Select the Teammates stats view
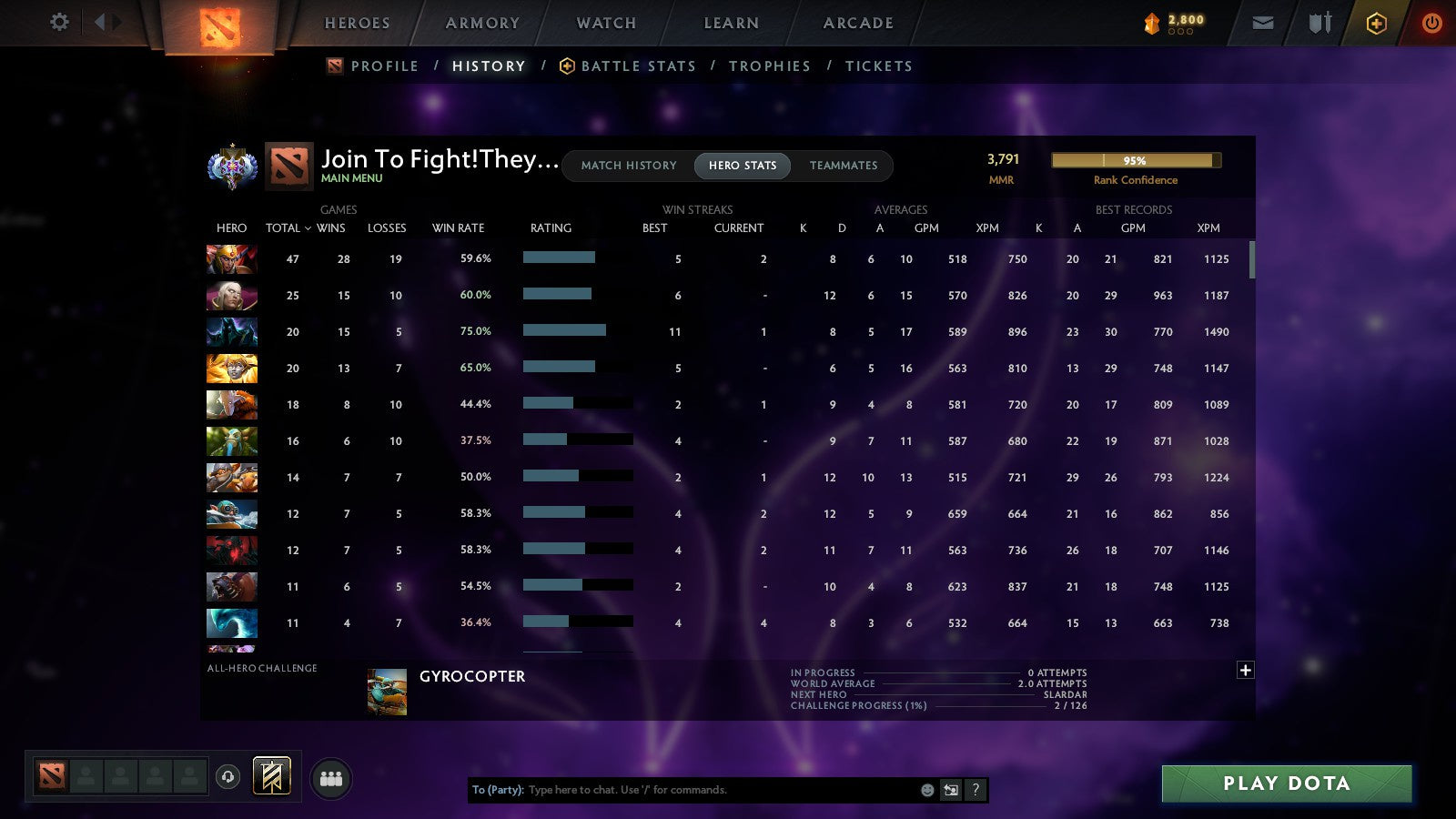The height and width of the screenshot is (819, 1456). (844, 166)
